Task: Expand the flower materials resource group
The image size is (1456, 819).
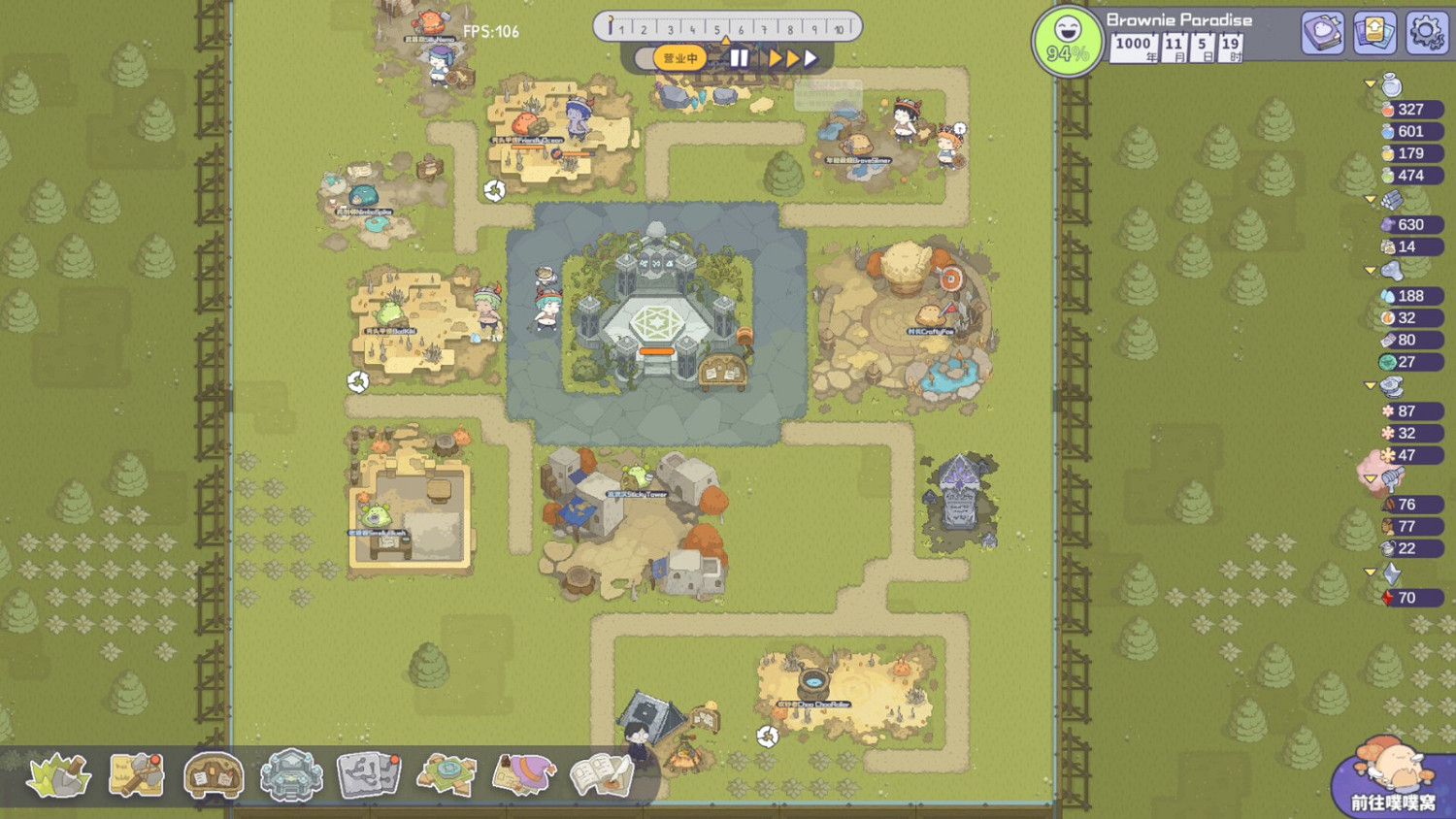Action: (x=1373, y=385)
